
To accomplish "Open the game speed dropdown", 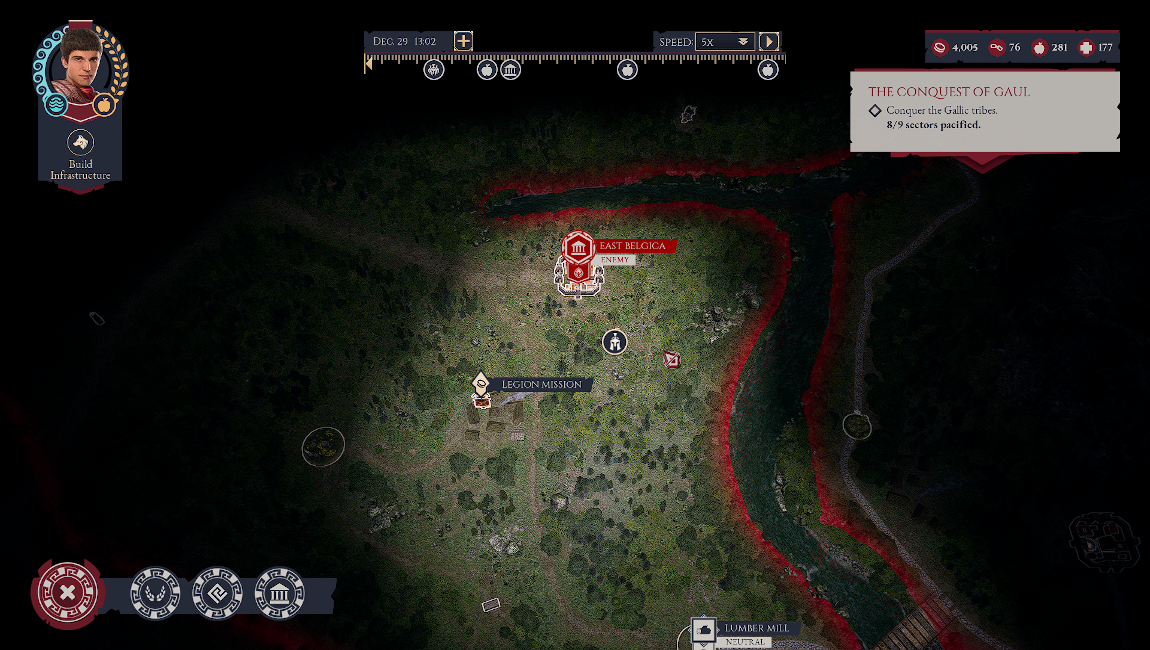I will (724, 42).
